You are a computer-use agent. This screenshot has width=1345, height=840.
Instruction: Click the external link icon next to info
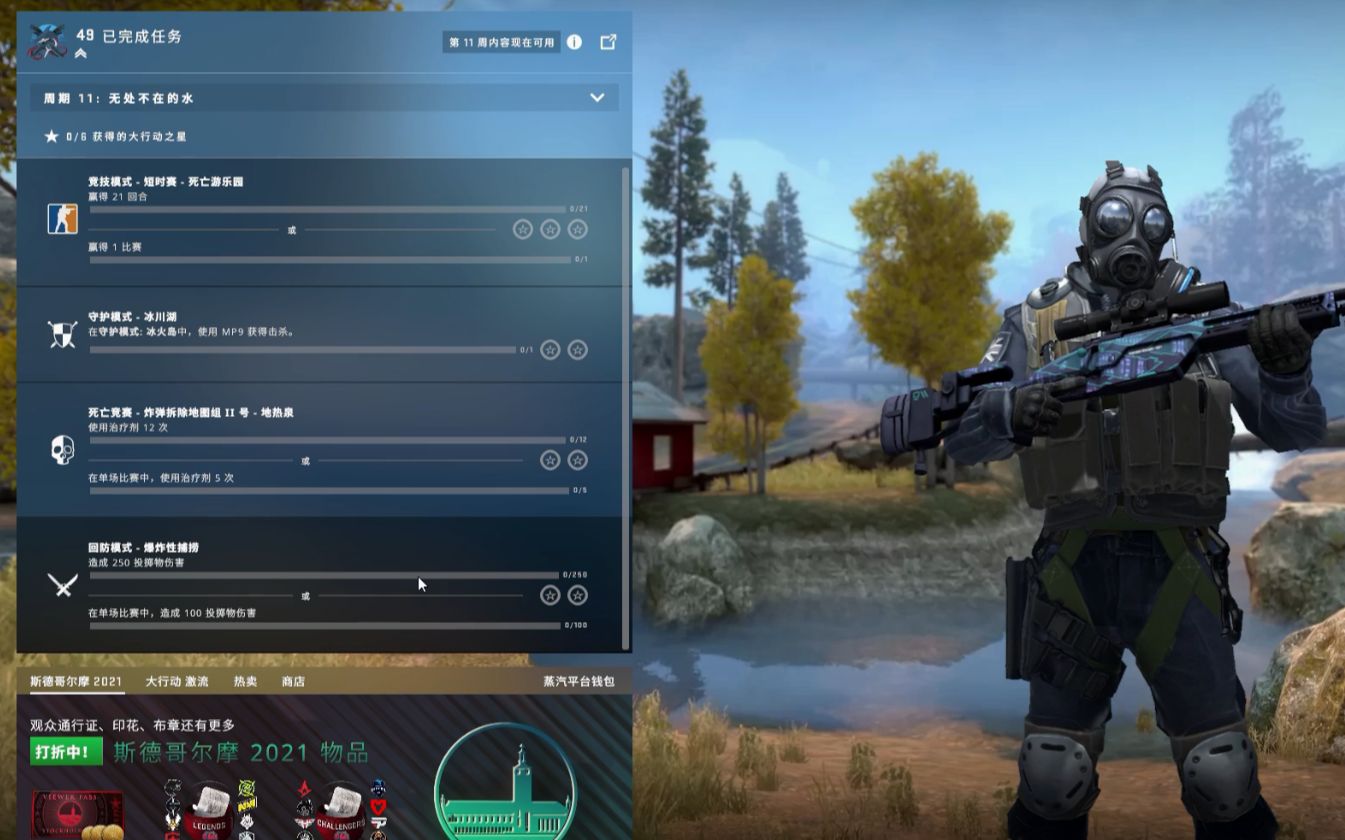(x=608, y=43)
